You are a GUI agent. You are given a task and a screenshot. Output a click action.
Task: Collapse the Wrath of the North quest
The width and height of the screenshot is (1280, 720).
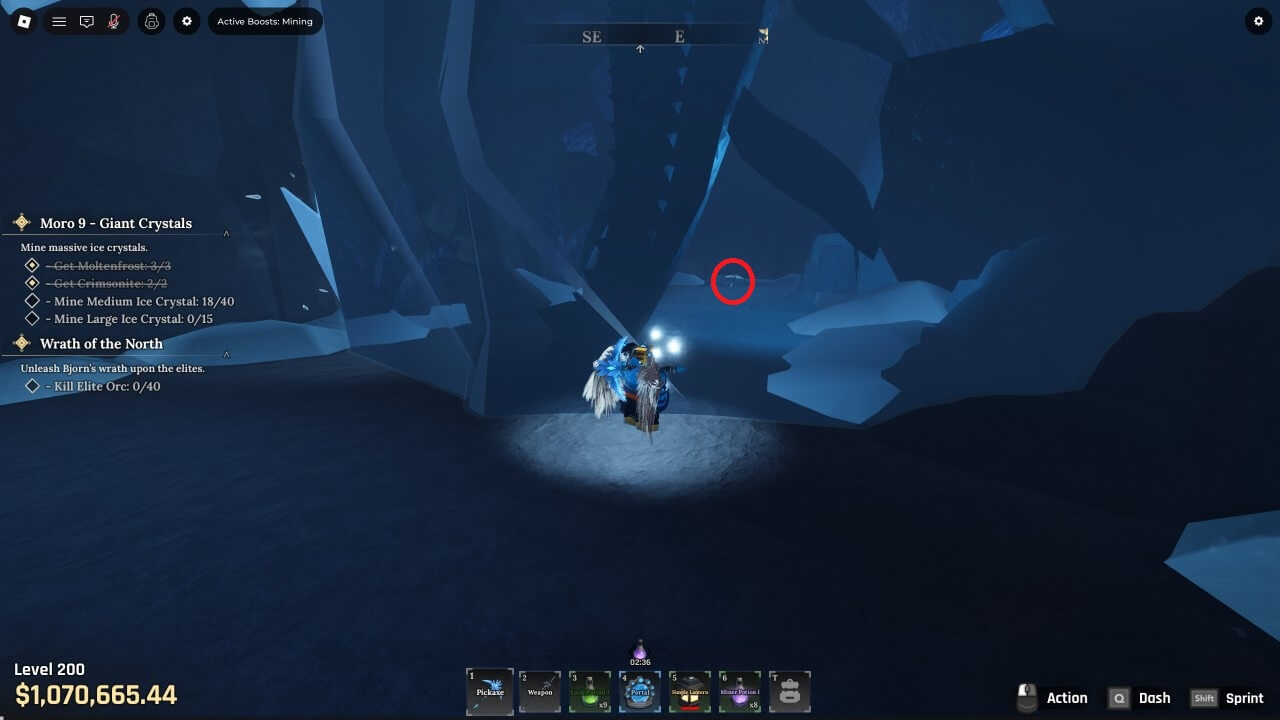click(x=226, y=353)
